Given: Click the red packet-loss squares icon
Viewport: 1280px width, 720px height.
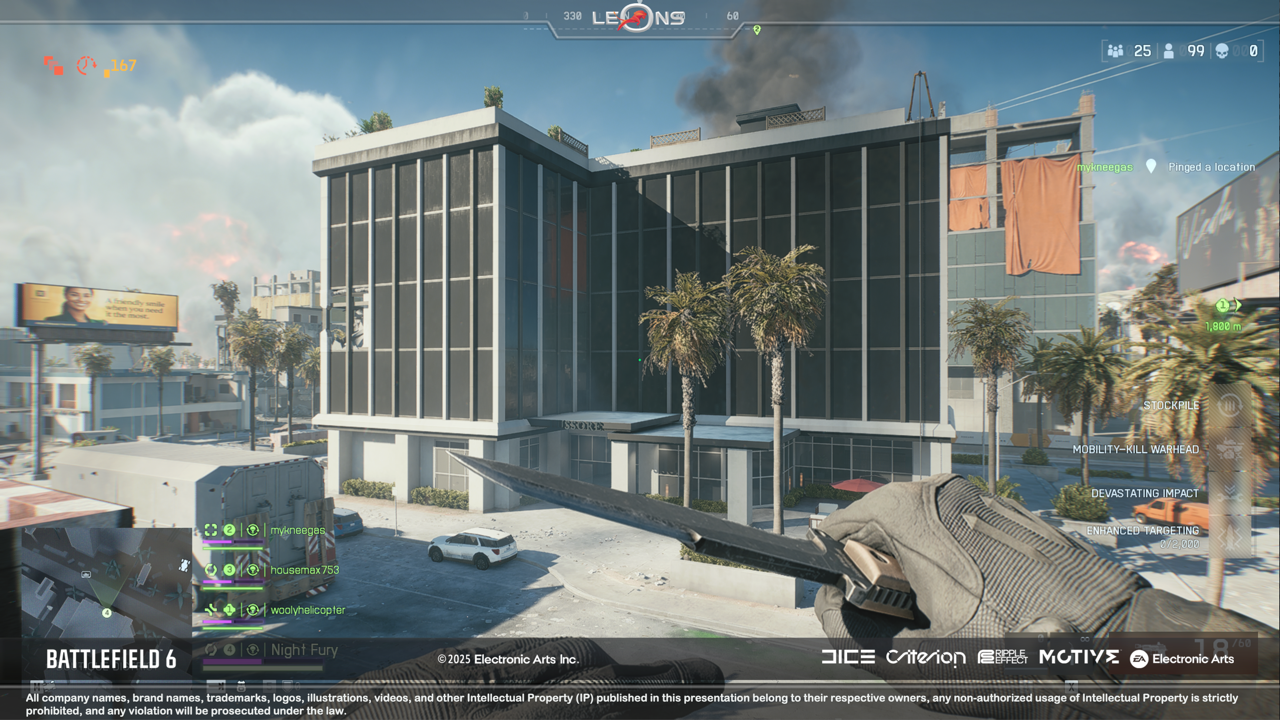Looking at the screenshot, I should pyautogui.click(x=53, y=65).
